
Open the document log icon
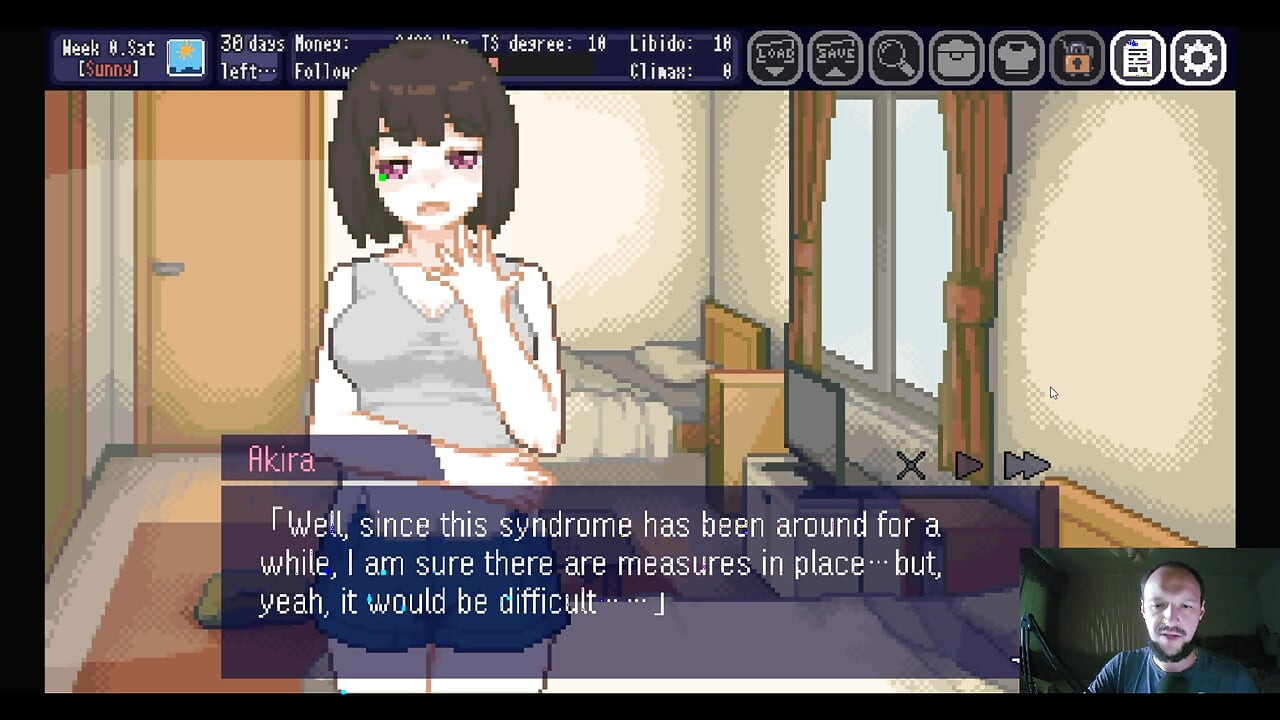(x=1138, y=58)
